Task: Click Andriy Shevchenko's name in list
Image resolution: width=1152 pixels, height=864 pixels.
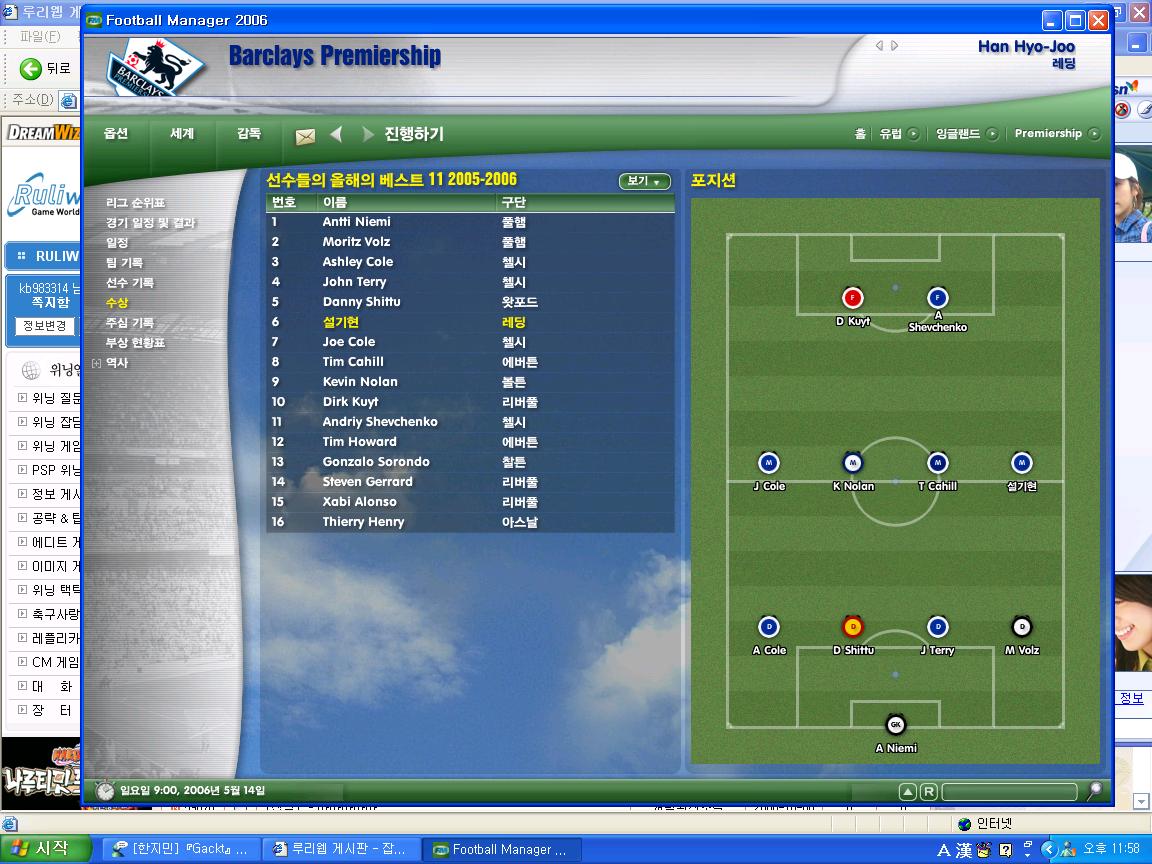Action: [x=380, y=422]
